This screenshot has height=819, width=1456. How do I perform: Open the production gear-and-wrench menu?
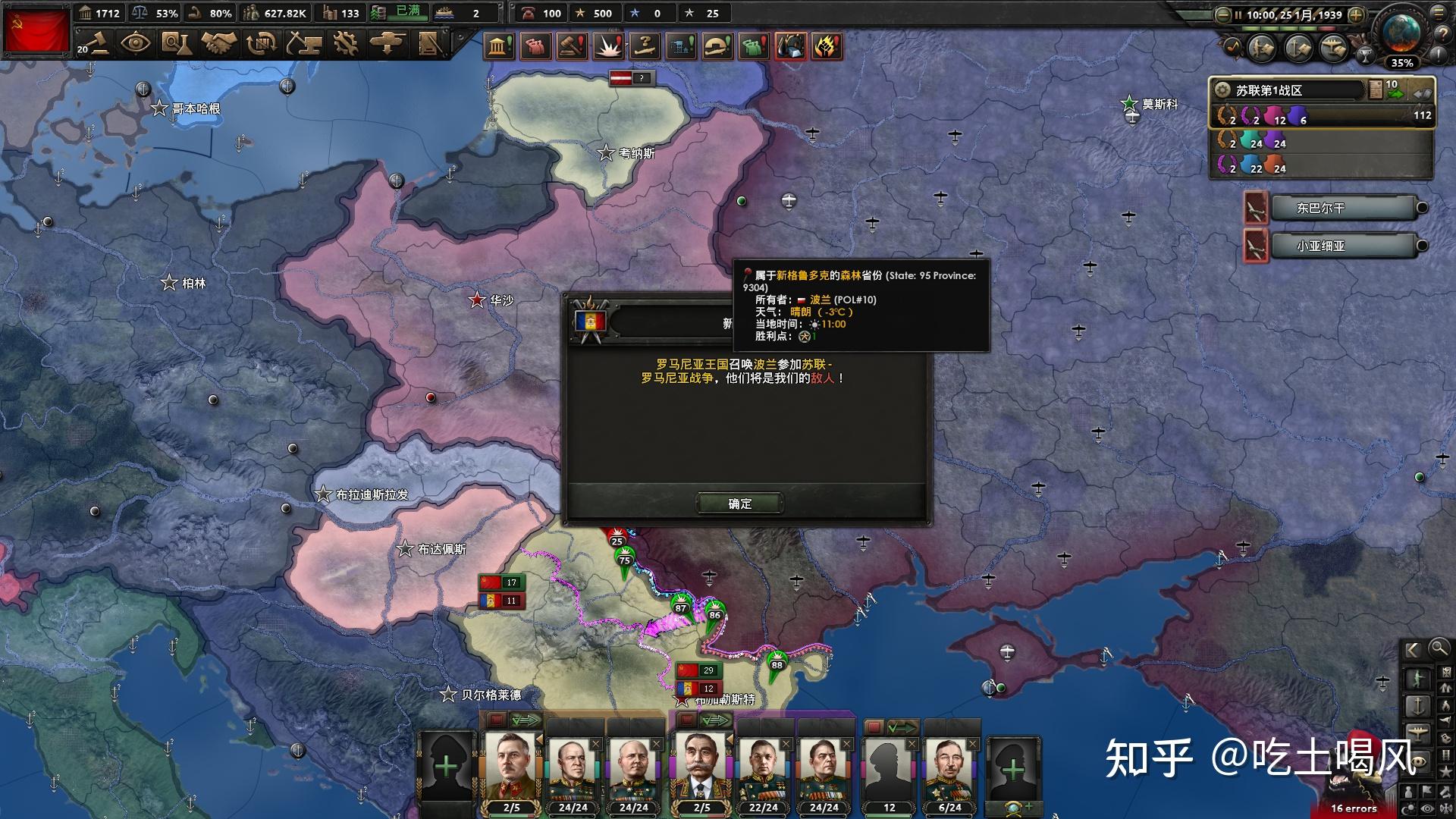tap(346, 43)
